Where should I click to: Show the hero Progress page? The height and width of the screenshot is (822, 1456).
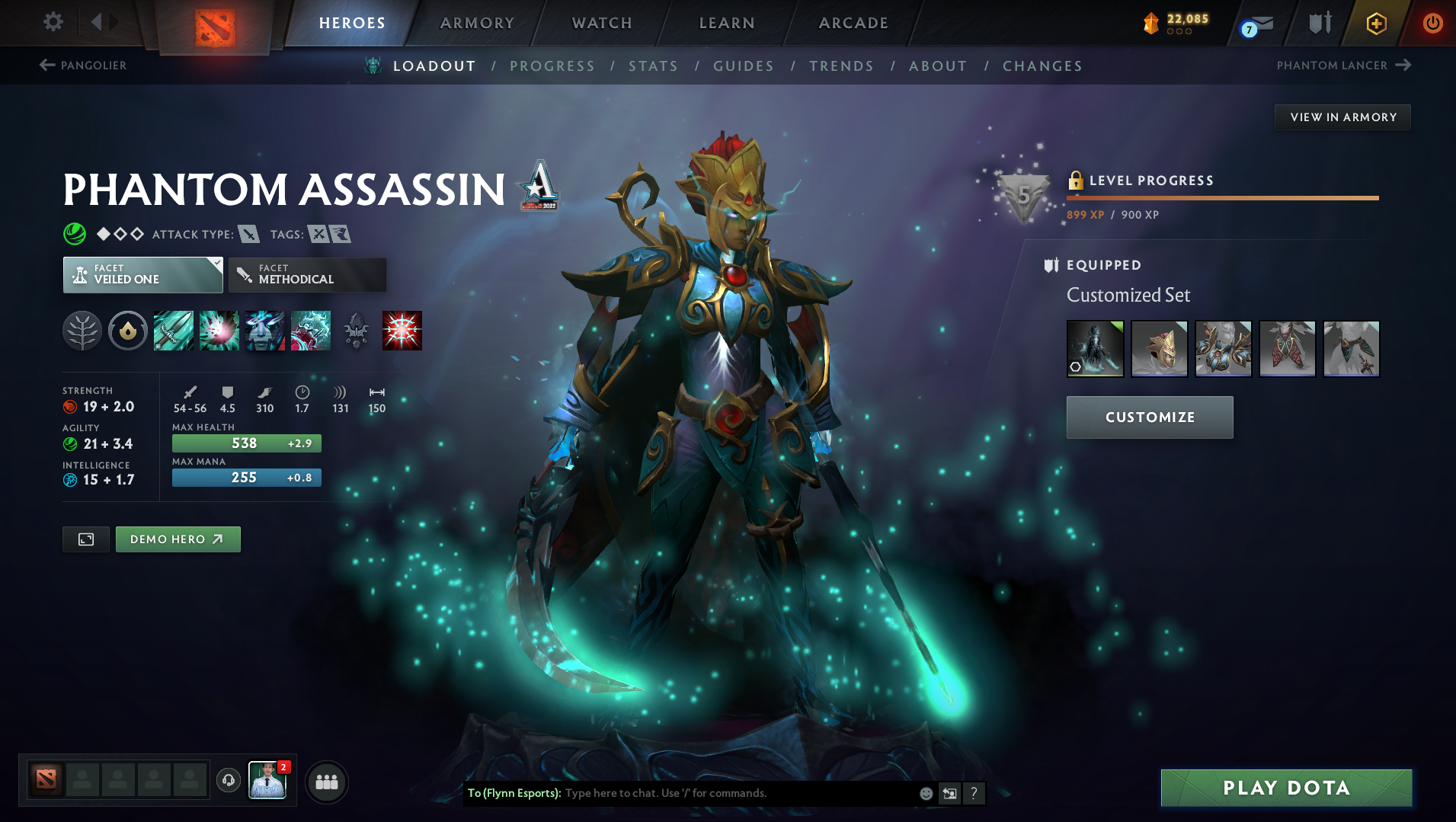(x=552, y=66)
